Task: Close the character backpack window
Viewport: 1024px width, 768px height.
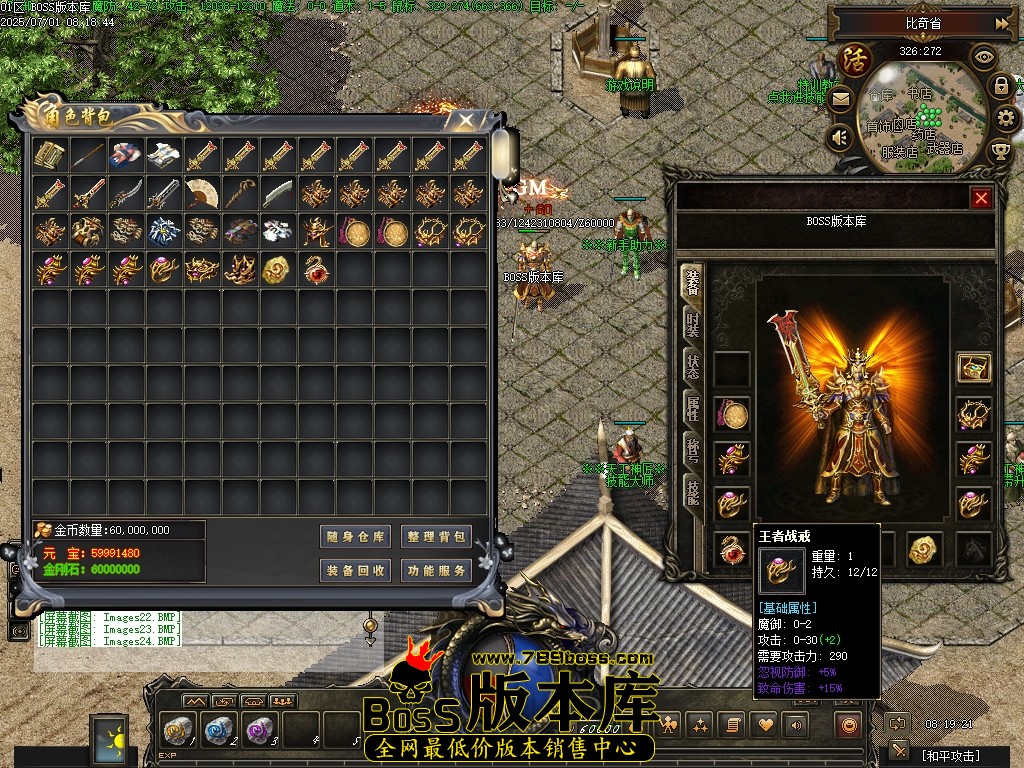Action: (465, 120)
